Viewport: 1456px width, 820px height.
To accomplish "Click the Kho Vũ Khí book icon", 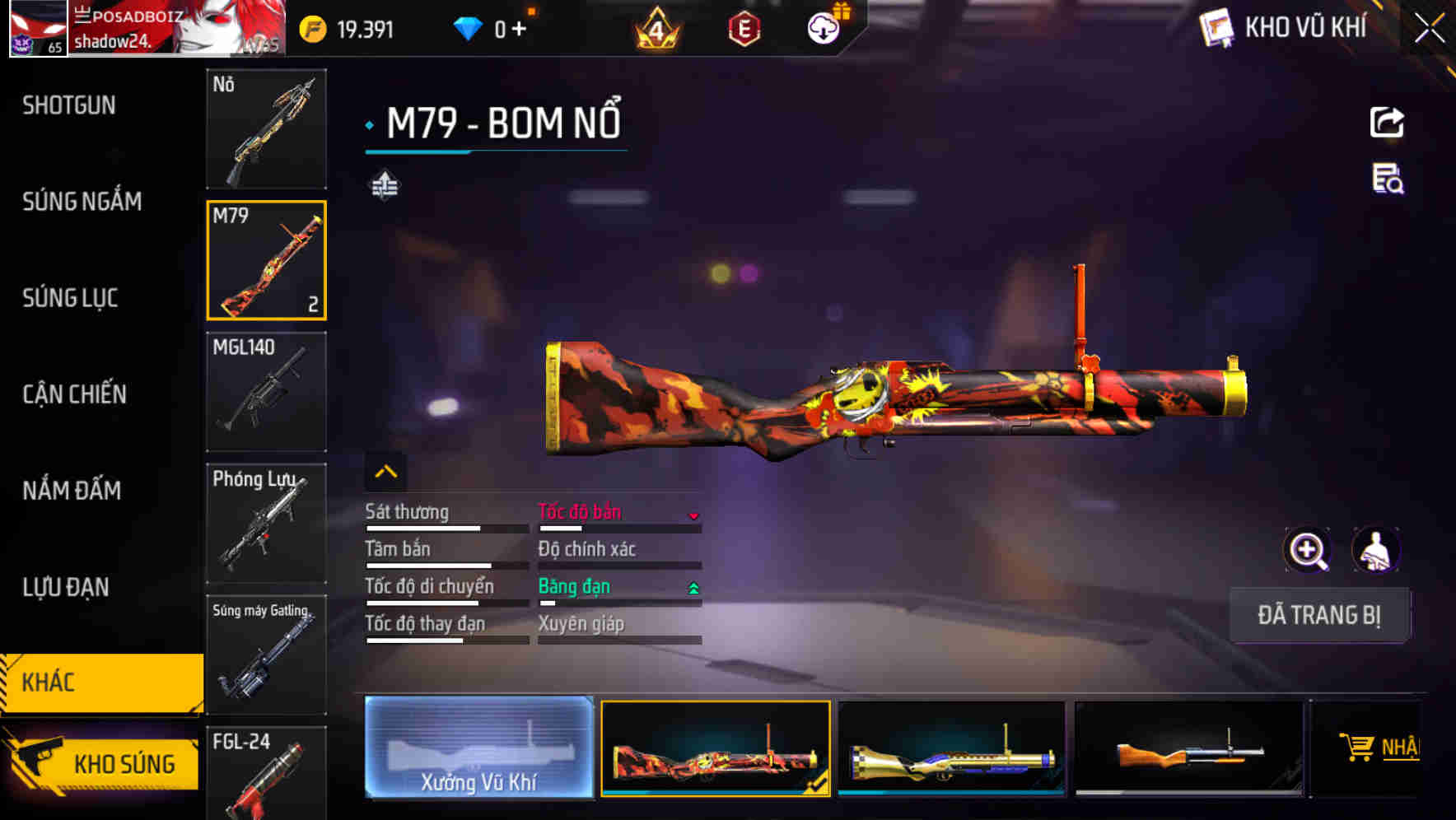I will pyautogui.click(x=1216, y=27).
